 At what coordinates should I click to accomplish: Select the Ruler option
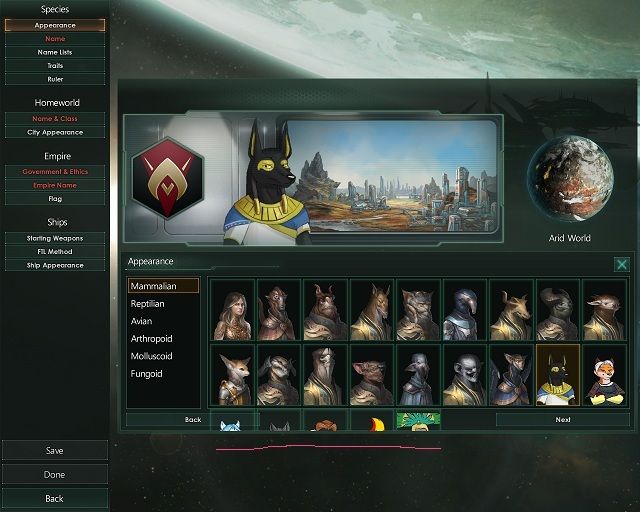click(54, 78)
